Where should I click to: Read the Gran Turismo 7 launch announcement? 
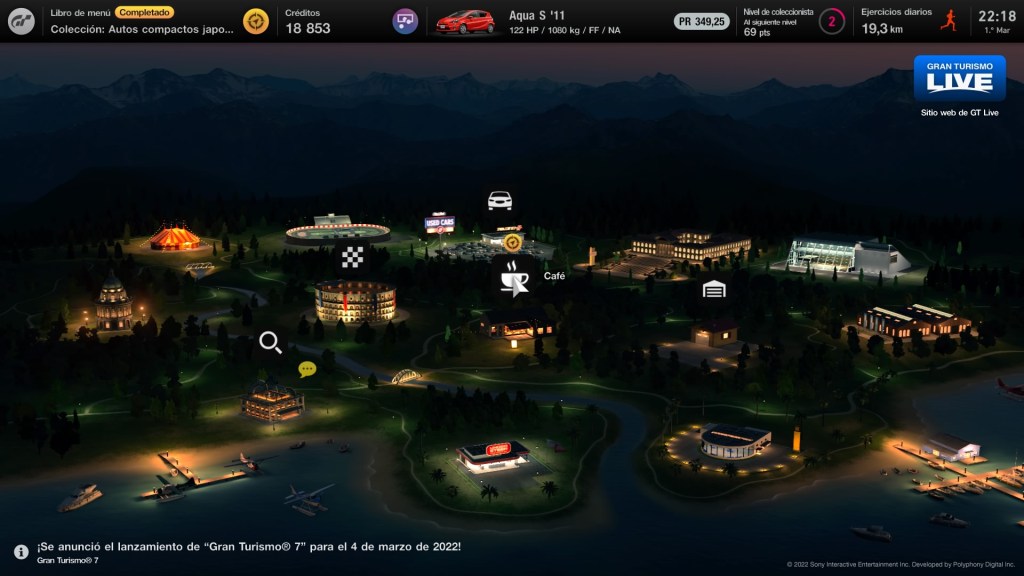(x=248, y=547)
